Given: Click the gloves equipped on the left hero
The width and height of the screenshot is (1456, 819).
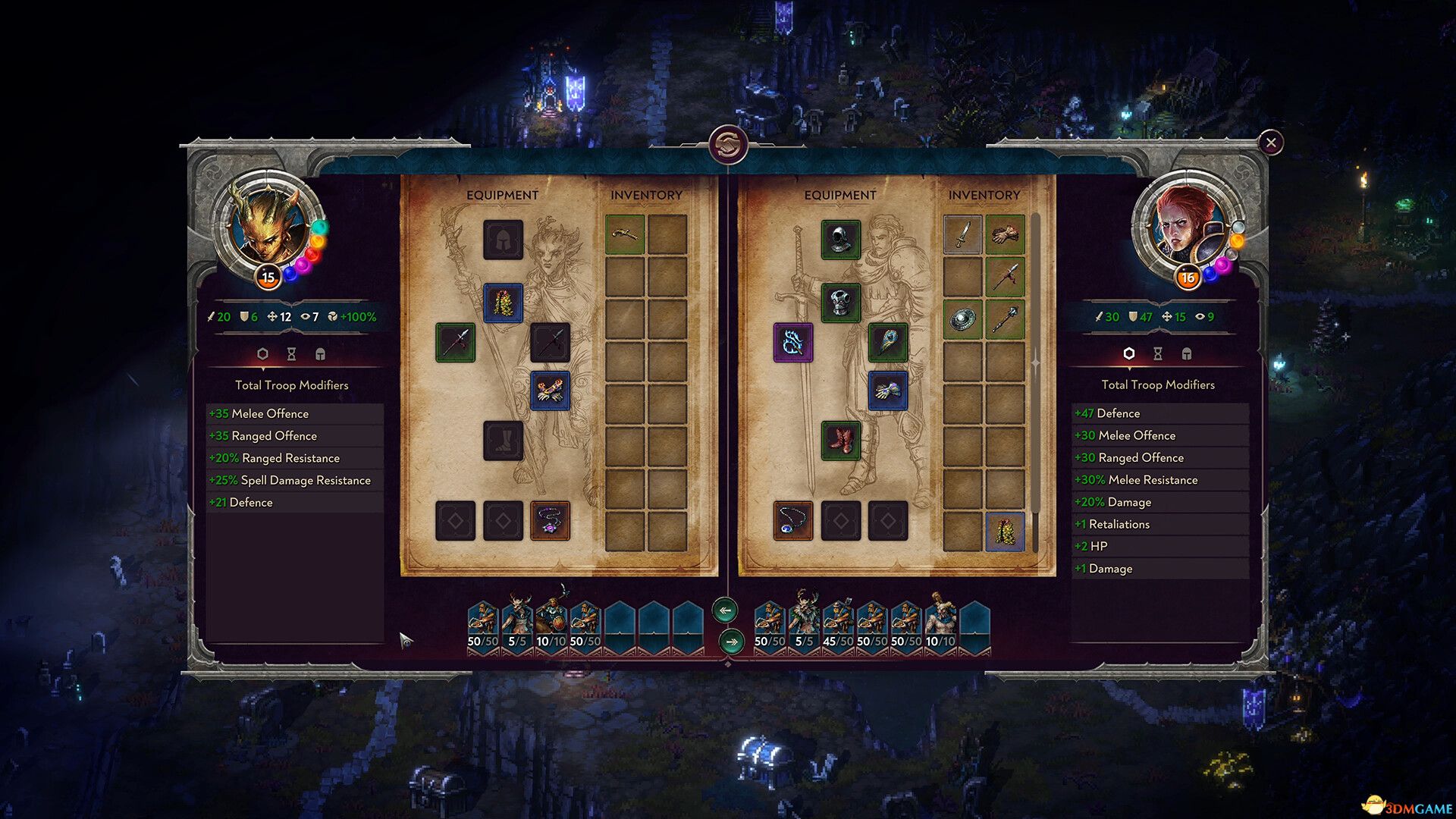Looking at the screenshot, I should click(x=551, y=391).
